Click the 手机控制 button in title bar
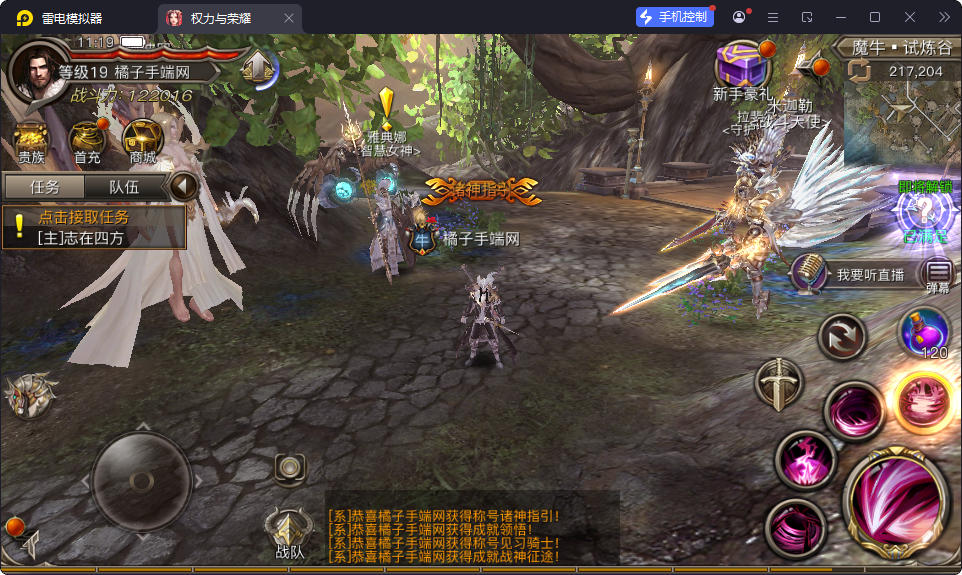962x575 pixels. (x=673, y=17)
